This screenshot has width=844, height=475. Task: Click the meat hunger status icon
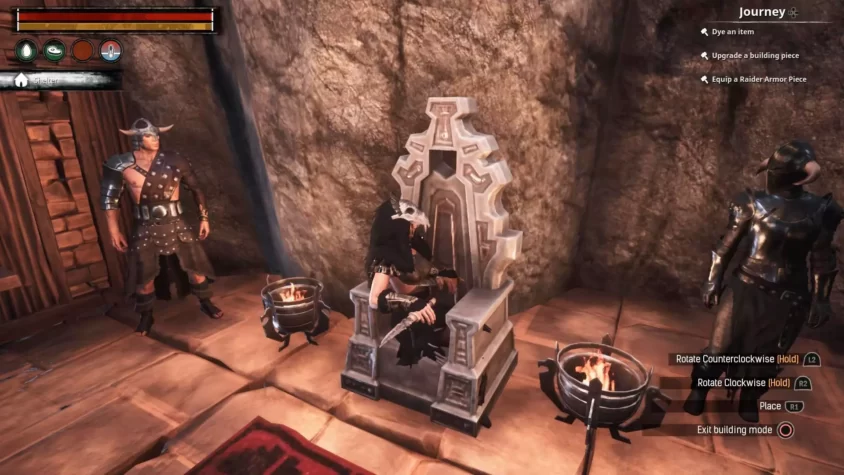coord(55,50)
